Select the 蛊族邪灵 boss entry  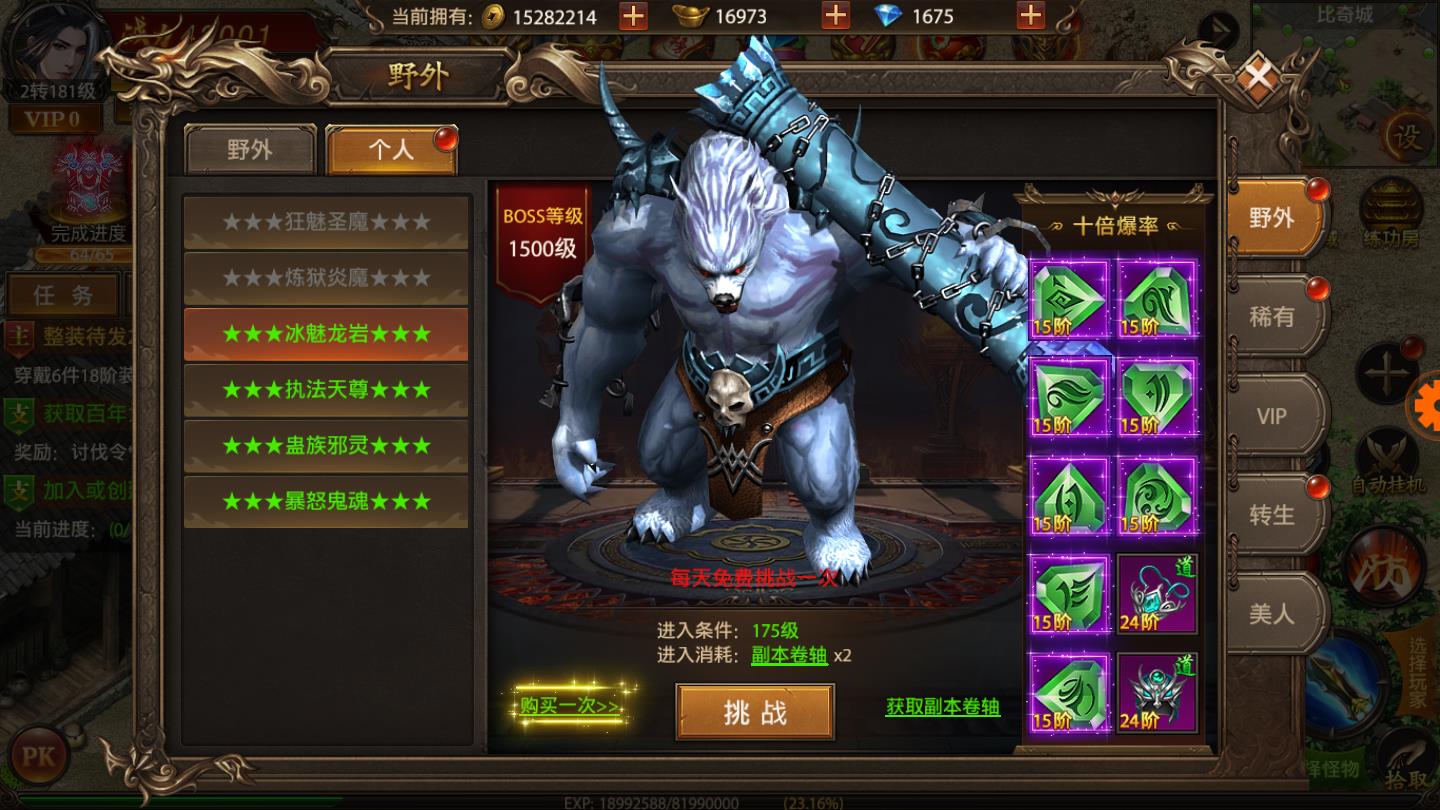click(326, 446)
